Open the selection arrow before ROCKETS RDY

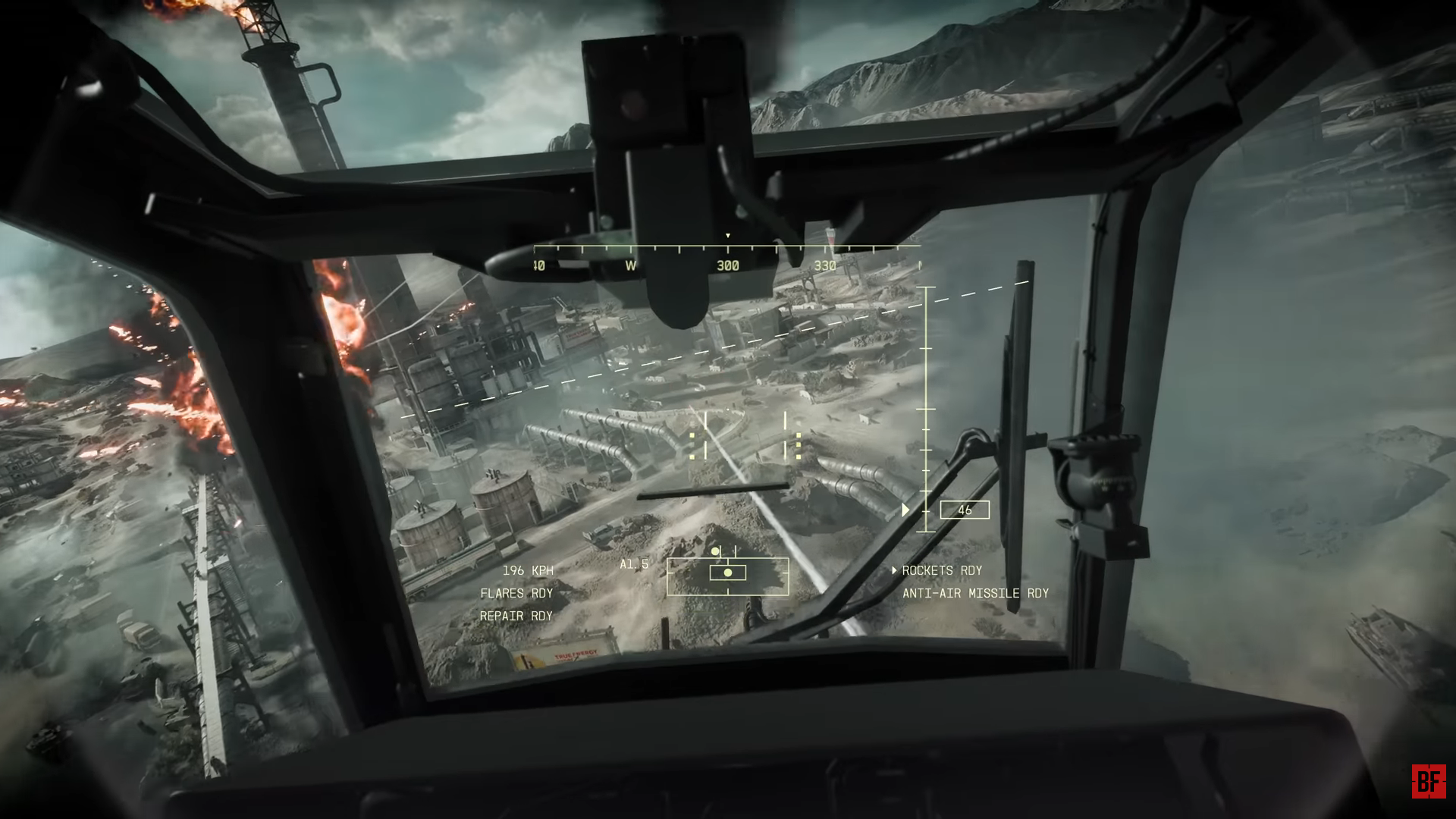point(895,571)
